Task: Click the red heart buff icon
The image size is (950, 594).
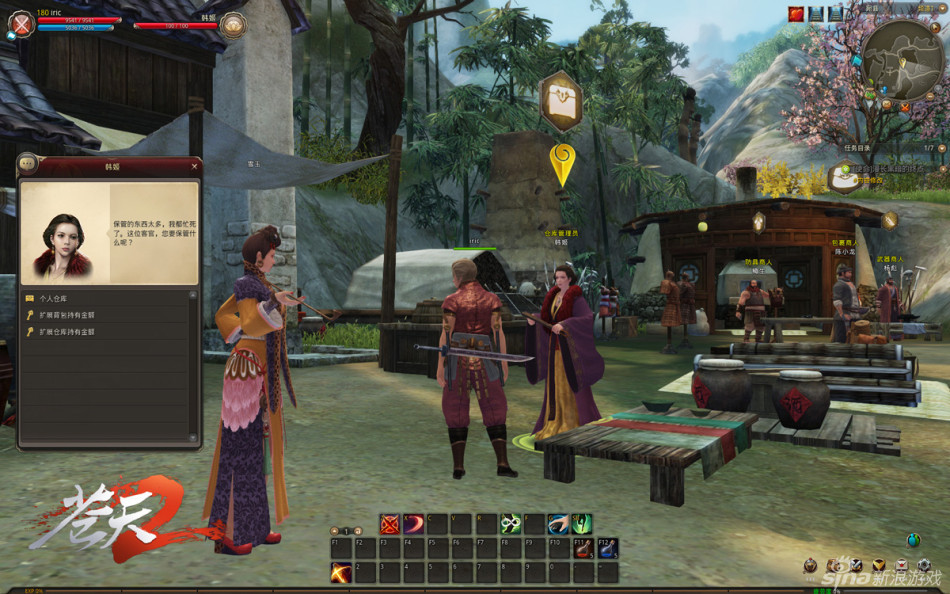Action: tap(796, 14)
